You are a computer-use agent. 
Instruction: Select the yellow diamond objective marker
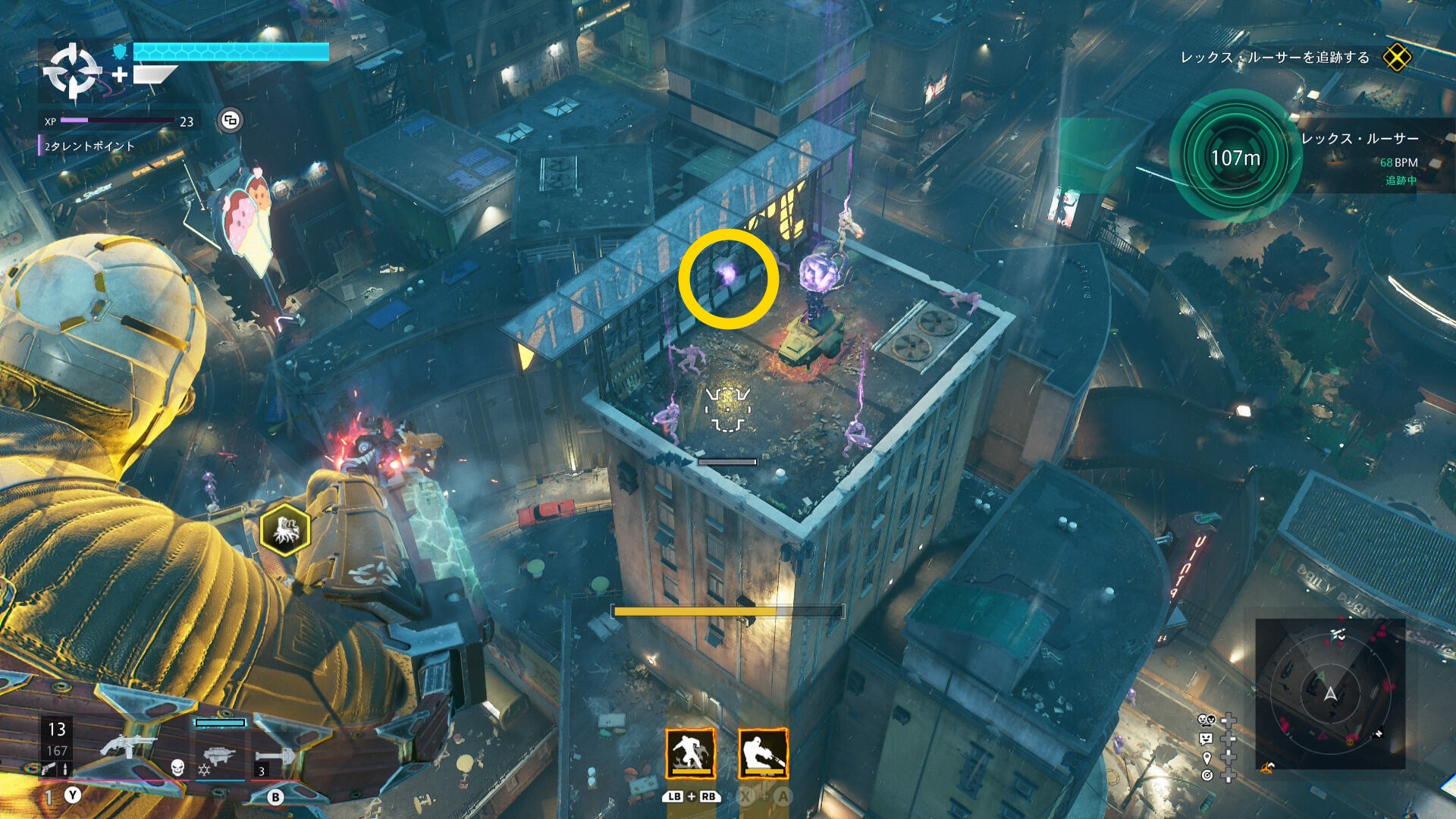(x=1396, y=58)
